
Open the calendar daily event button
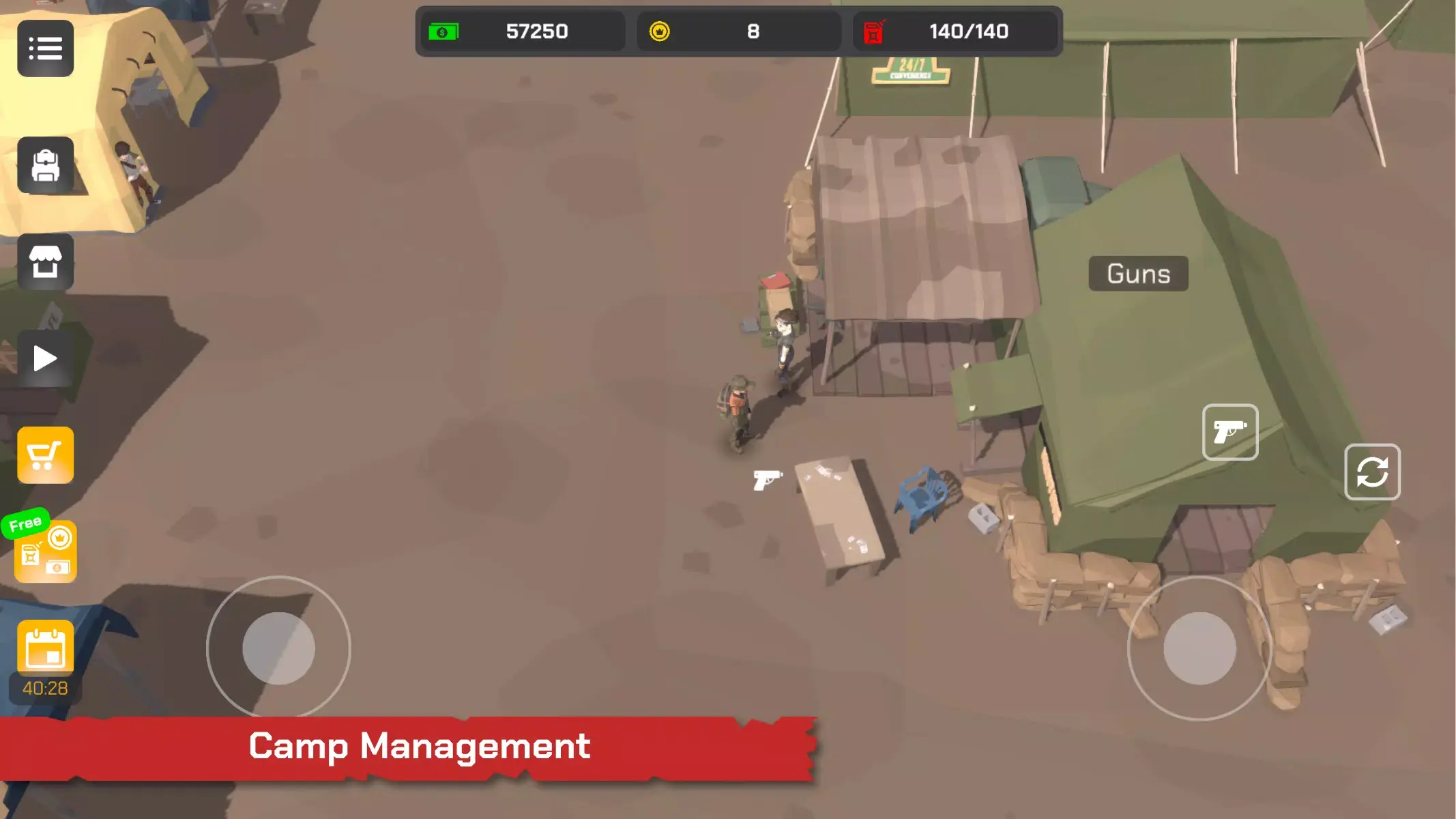pyautogui.click(x=45, y=648)
